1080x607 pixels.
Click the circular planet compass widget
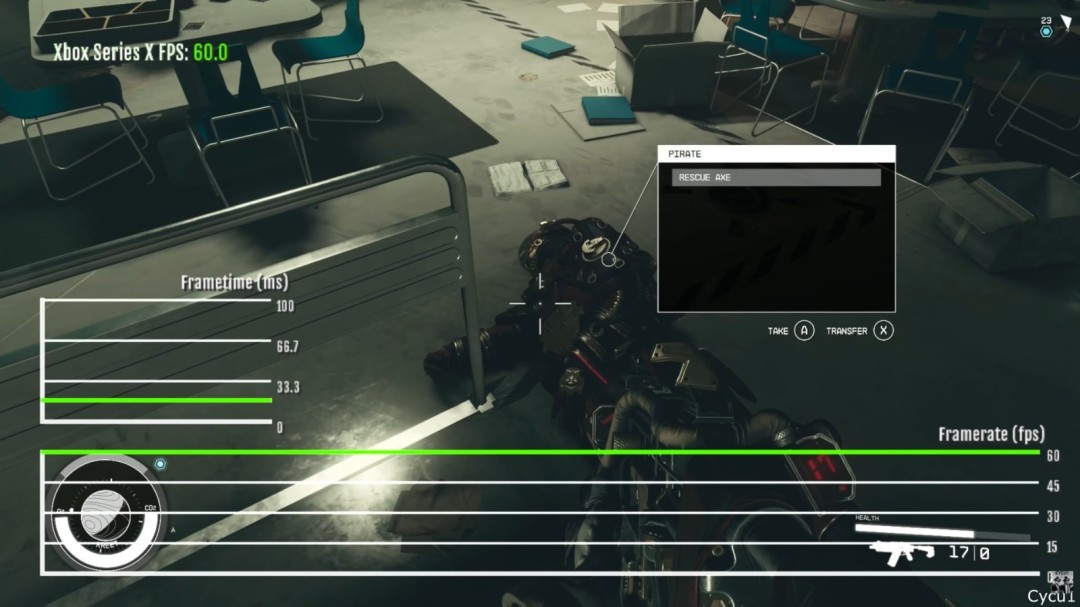(105, 515)
